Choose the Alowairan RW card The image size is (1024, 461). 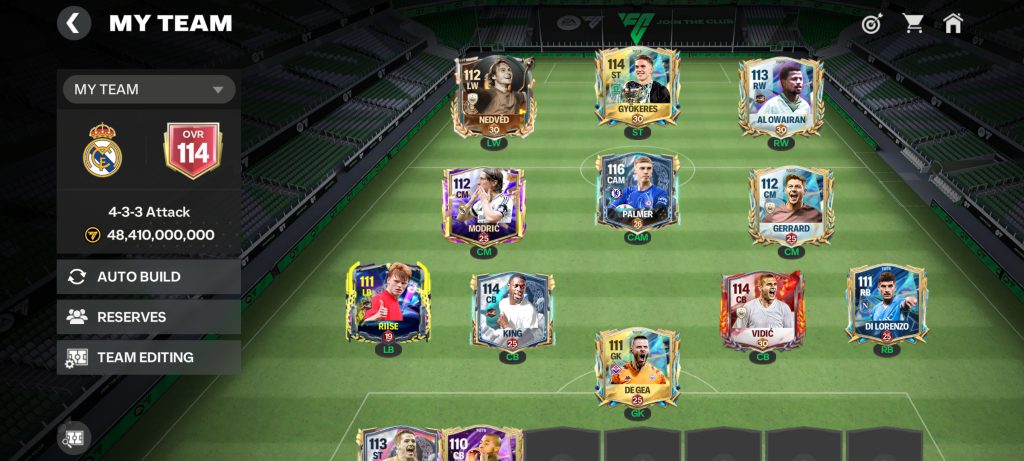click(x=781, y=97)
